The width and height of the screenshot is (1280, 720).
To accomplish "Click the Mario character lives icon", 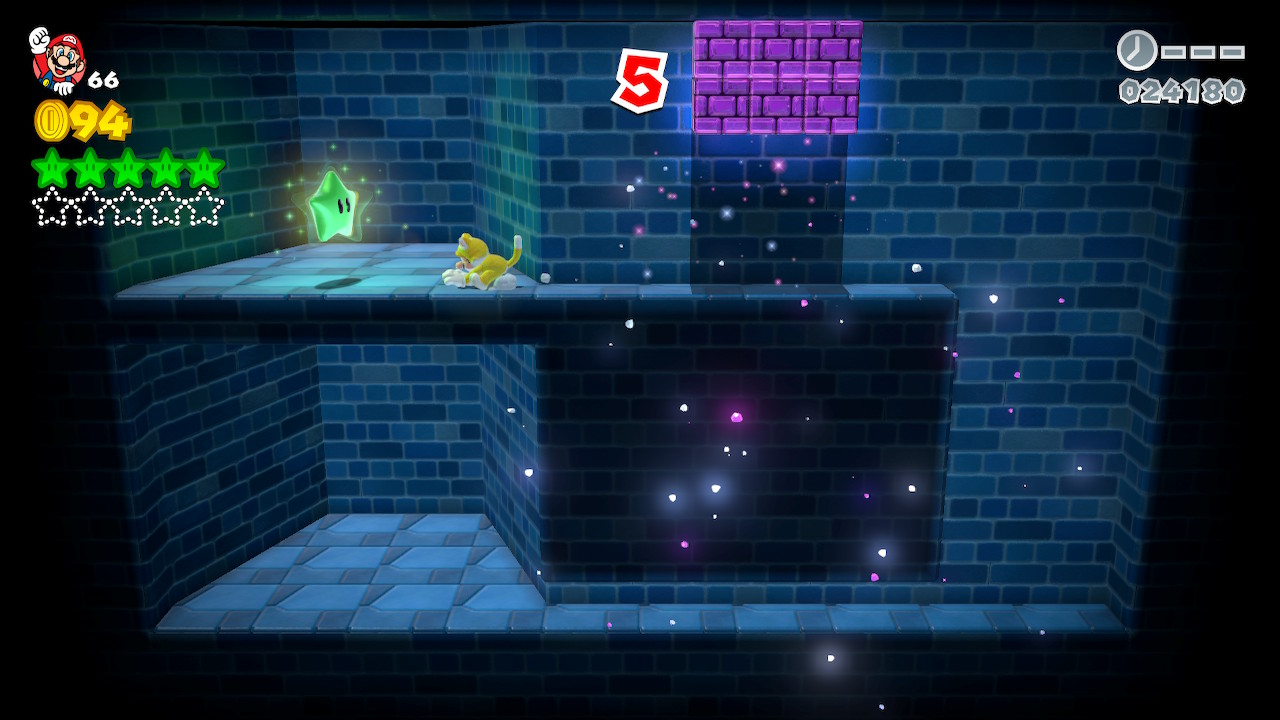I will coord(58,60).
